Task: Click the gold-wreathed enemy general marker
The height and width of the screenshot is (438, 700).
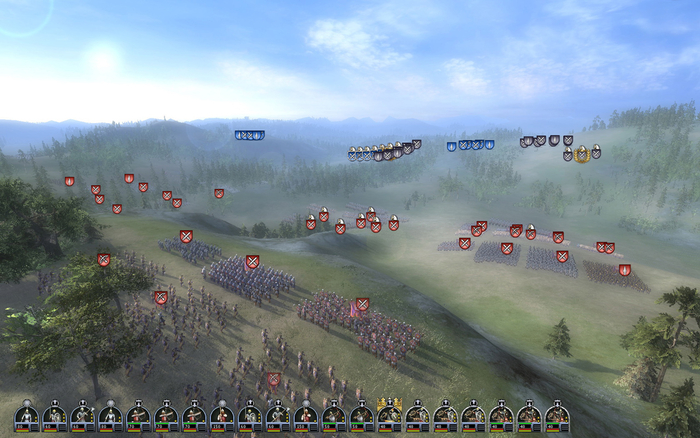Action: tap(581, 154)
